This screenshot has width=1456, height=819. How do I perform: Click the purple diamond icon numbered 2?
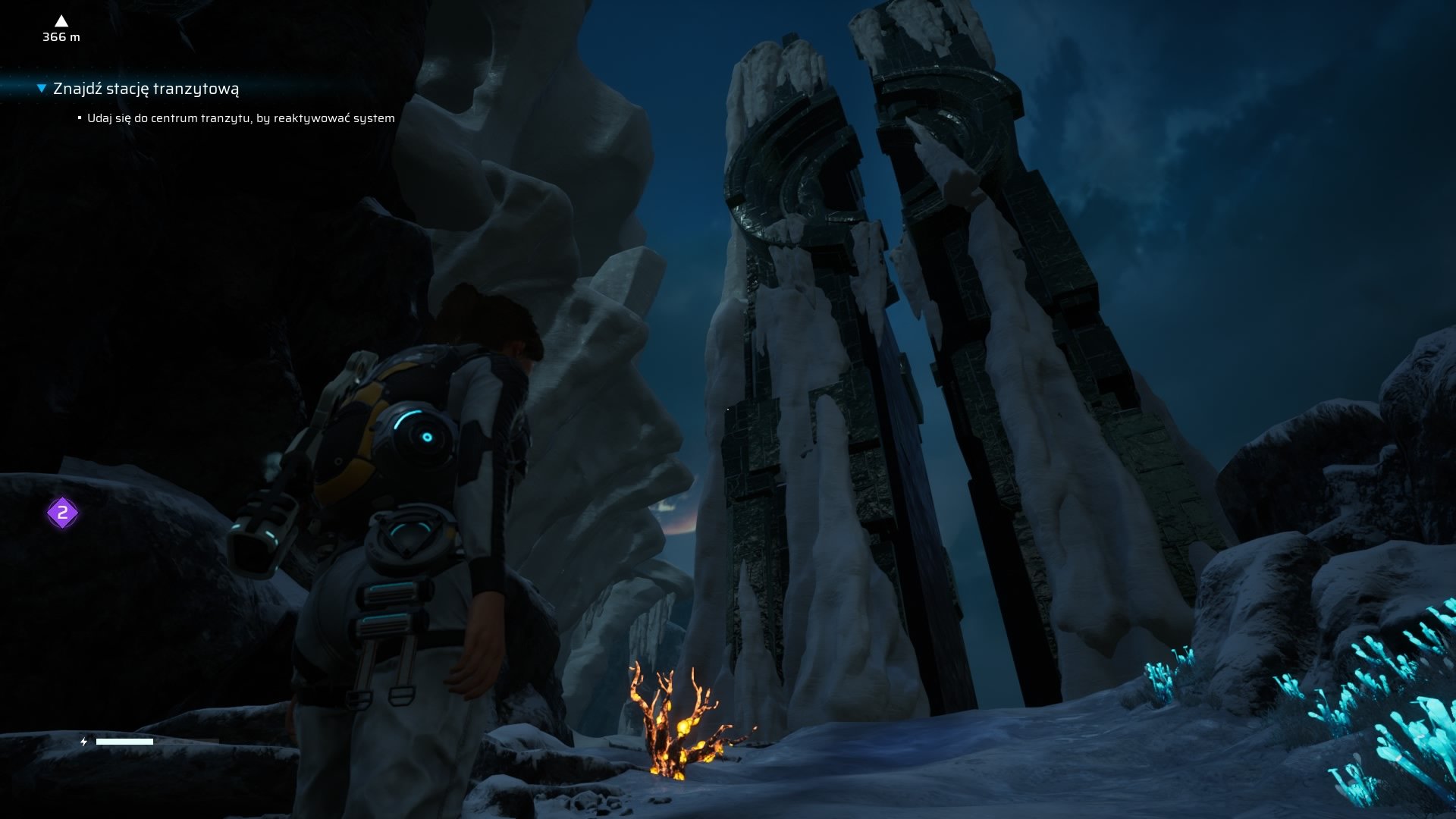point(62,513)
